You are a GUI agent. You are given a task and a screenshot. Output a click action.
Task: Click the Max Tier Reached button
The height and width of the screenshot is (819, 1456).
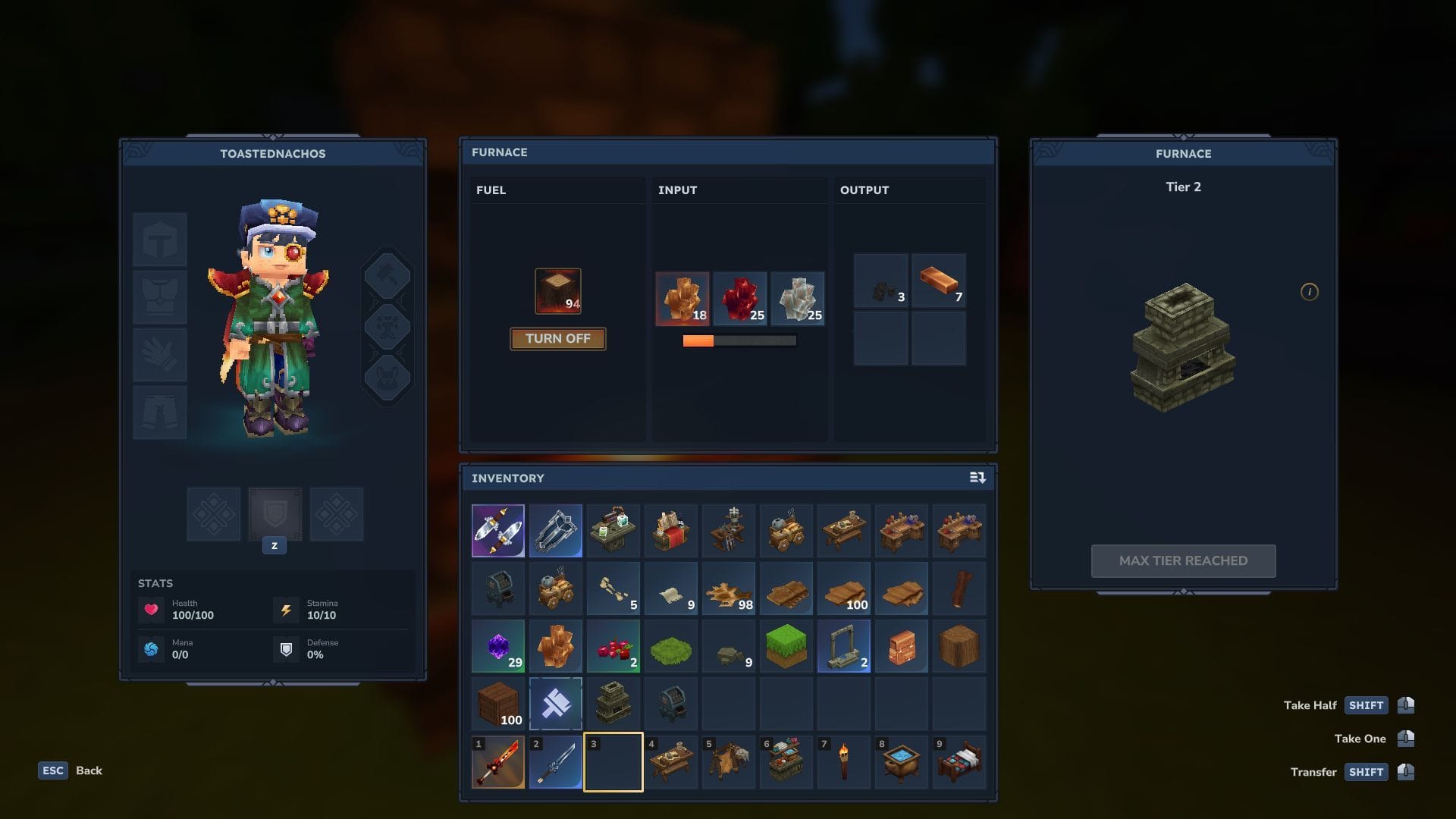coord(1183,560)
